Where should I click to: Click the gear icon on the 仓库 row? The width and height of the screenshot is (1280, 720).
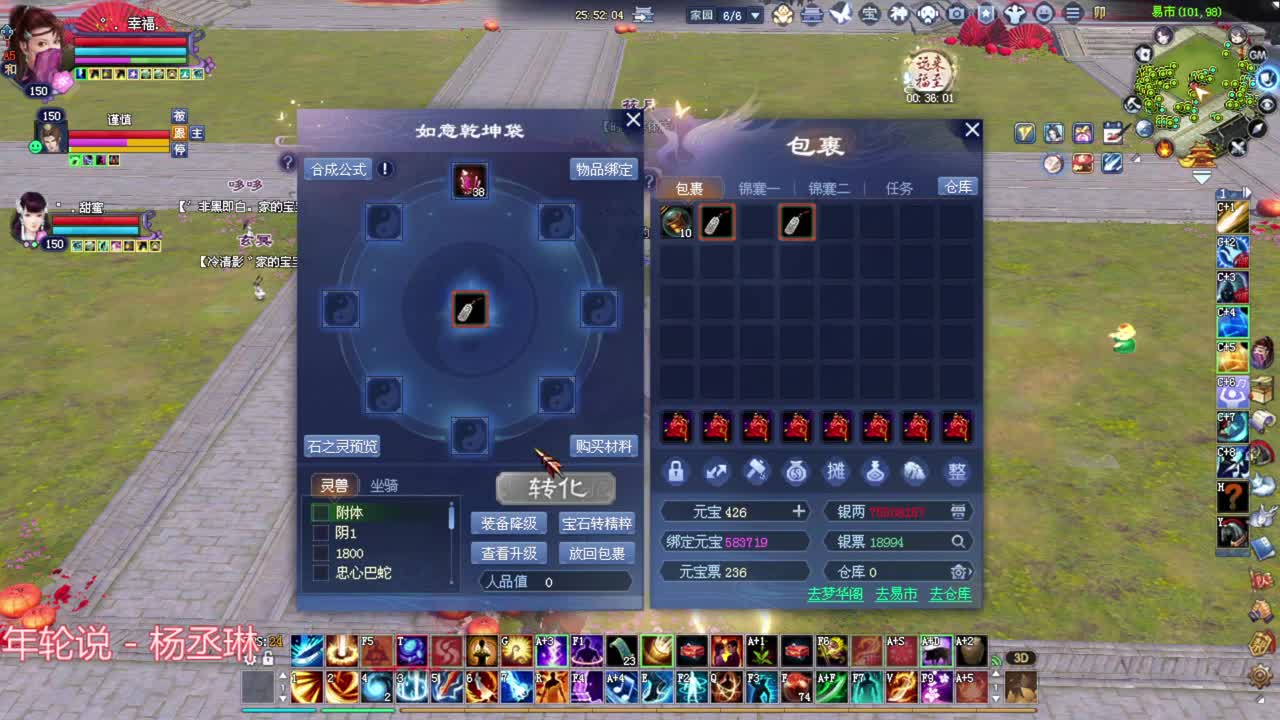click(958, 571)
